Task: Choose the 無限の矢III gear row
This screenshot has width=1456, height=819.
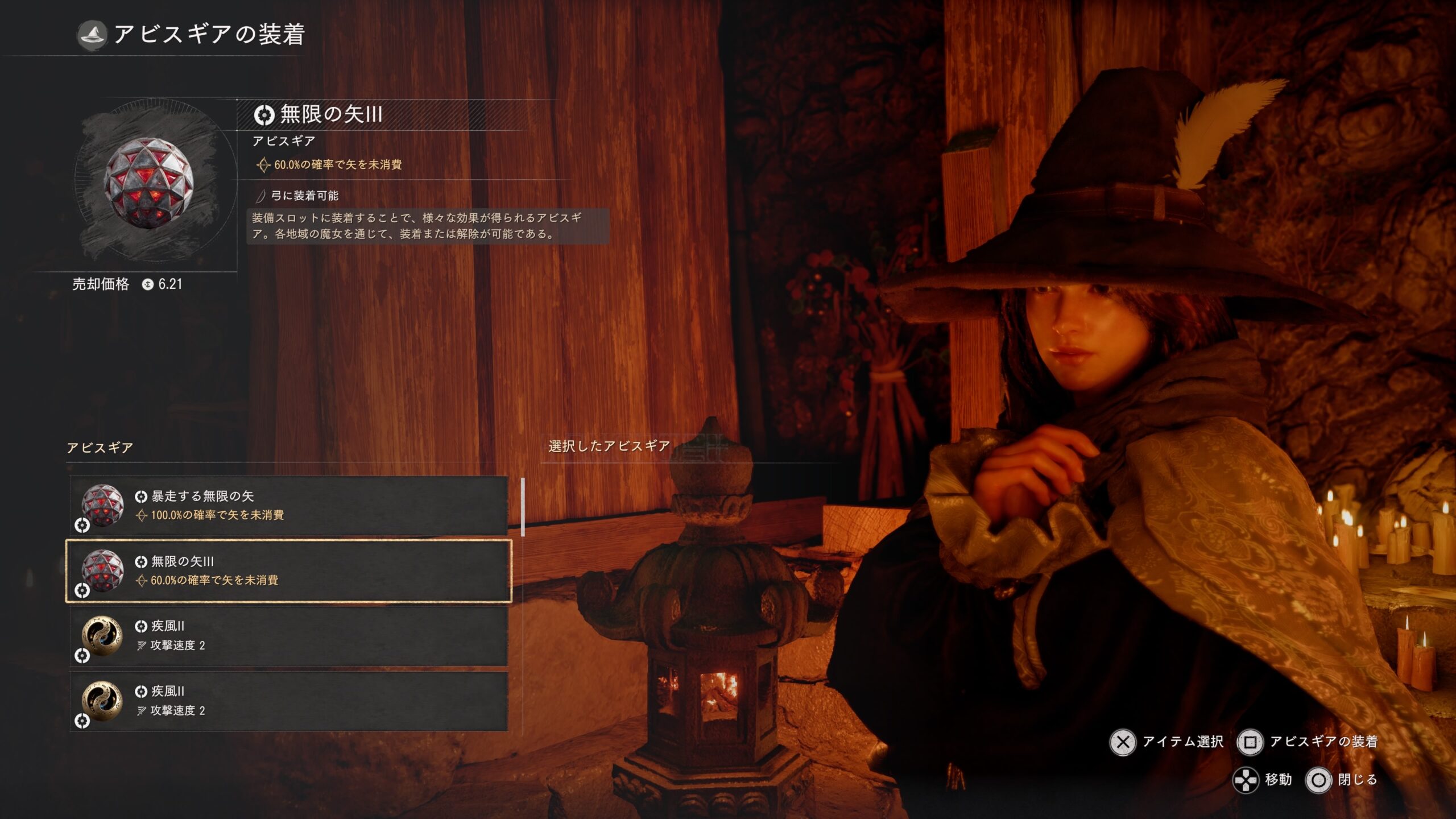Action: 288,571
